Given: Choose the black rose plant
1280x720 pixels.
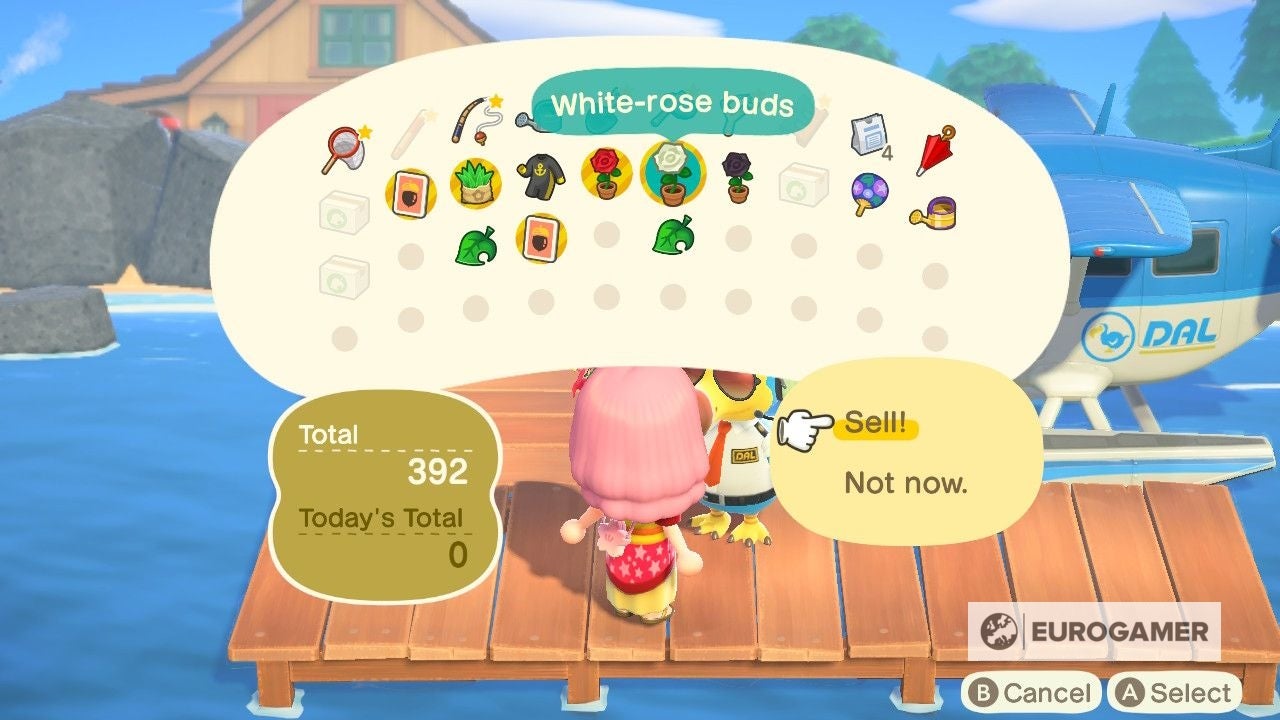Looking at the screenshot, I should [737, 172].
